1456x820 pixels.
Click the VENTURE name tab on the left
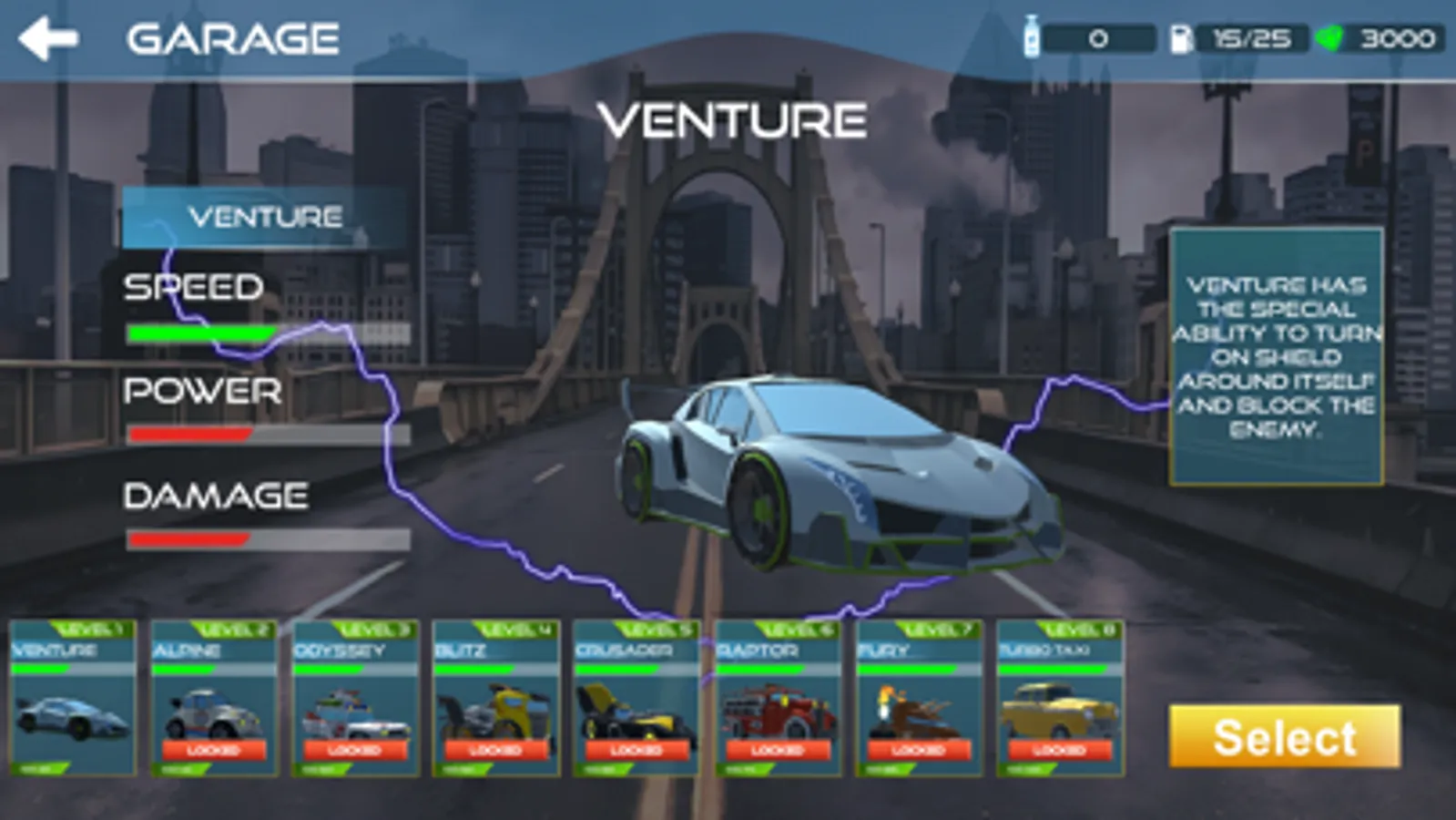(x=263, y=217)
